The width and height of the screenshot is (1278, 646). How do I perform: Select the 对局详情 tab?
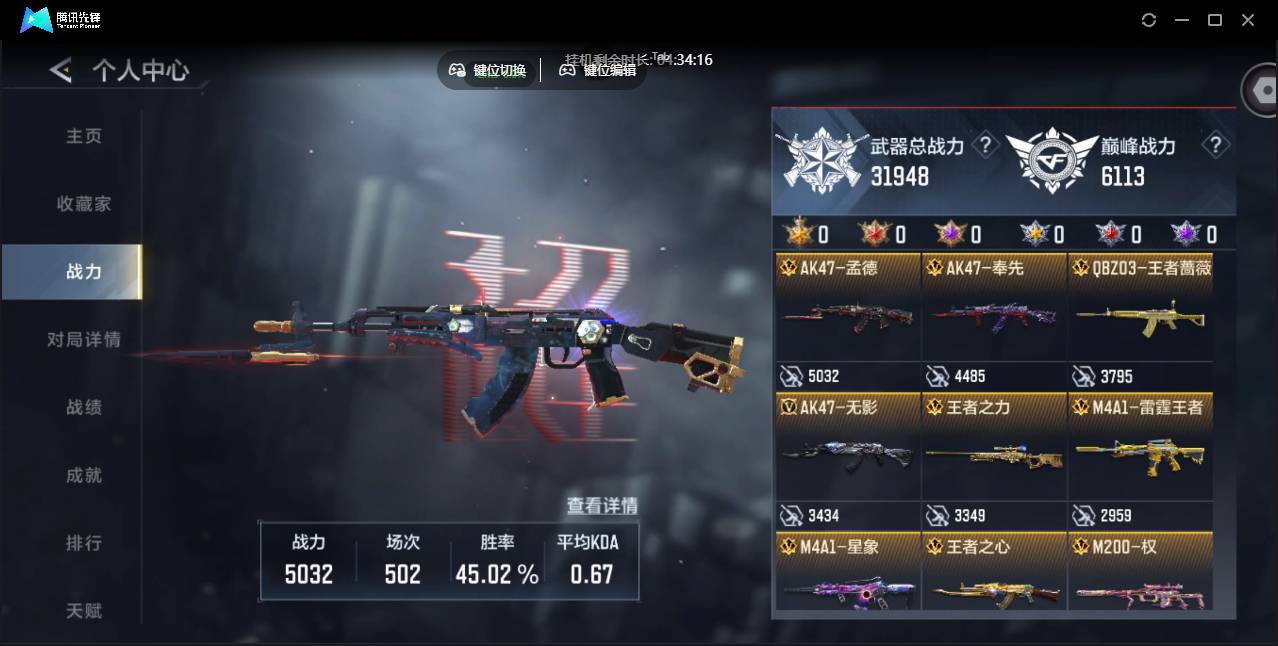click(x=84, y=340)
